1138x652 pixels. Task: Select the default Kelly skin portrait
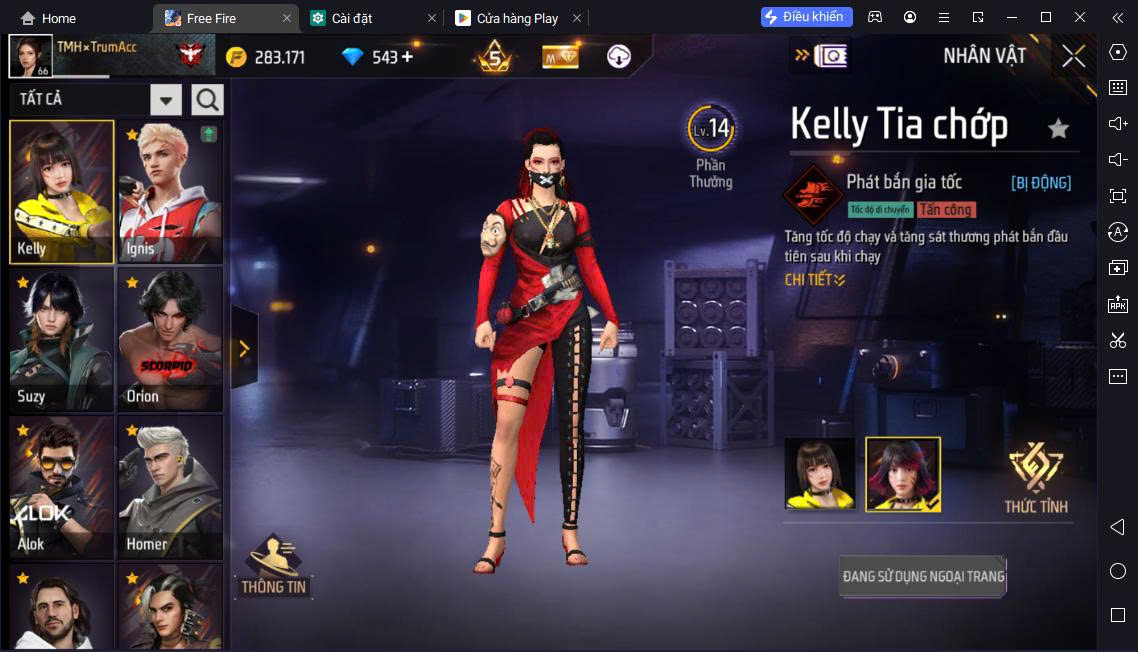[819, 474]
